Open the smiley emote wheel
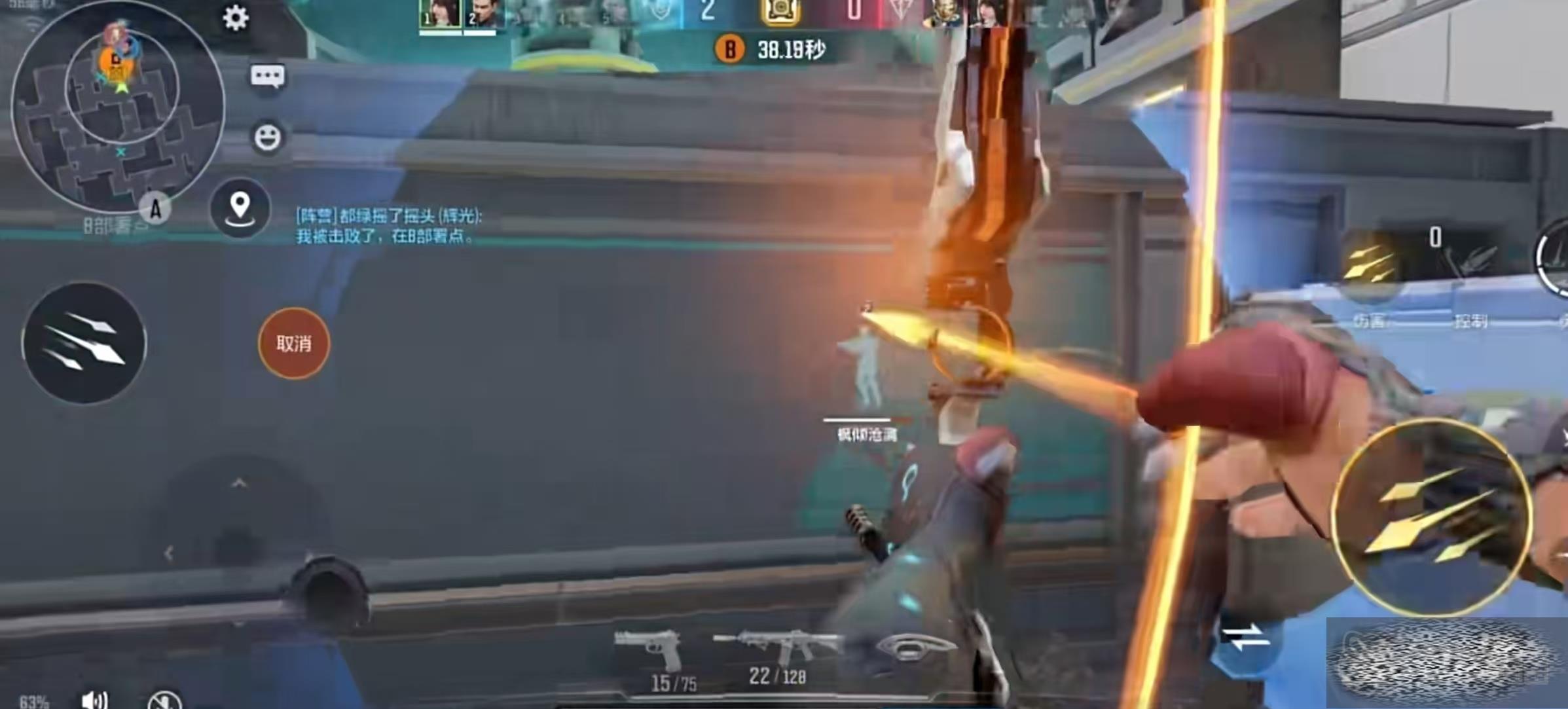Screen dimensions: 1568x709 (x=267, y=137)
